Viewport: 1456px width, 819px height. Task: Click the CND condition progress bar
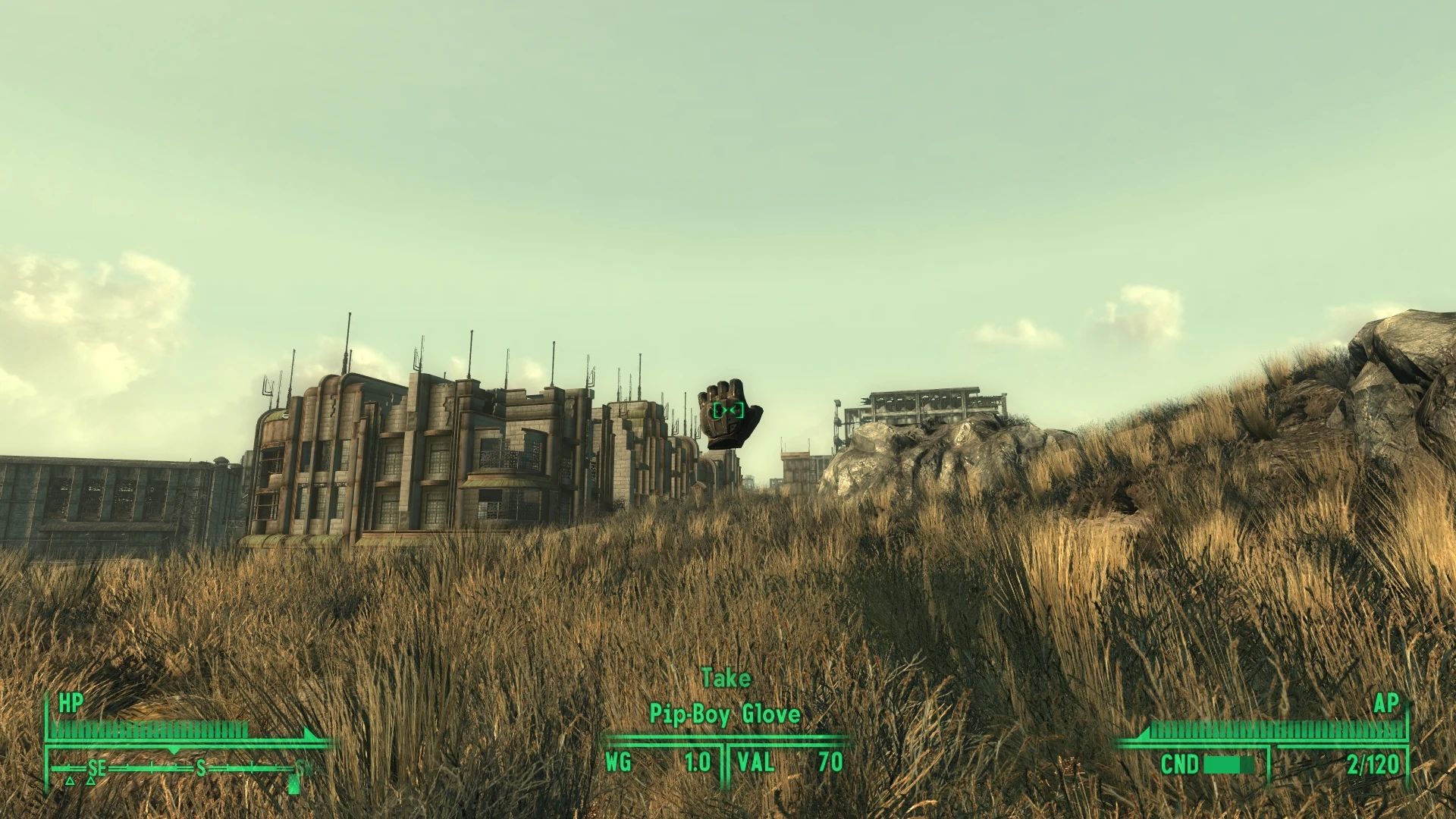[1230, 764]
